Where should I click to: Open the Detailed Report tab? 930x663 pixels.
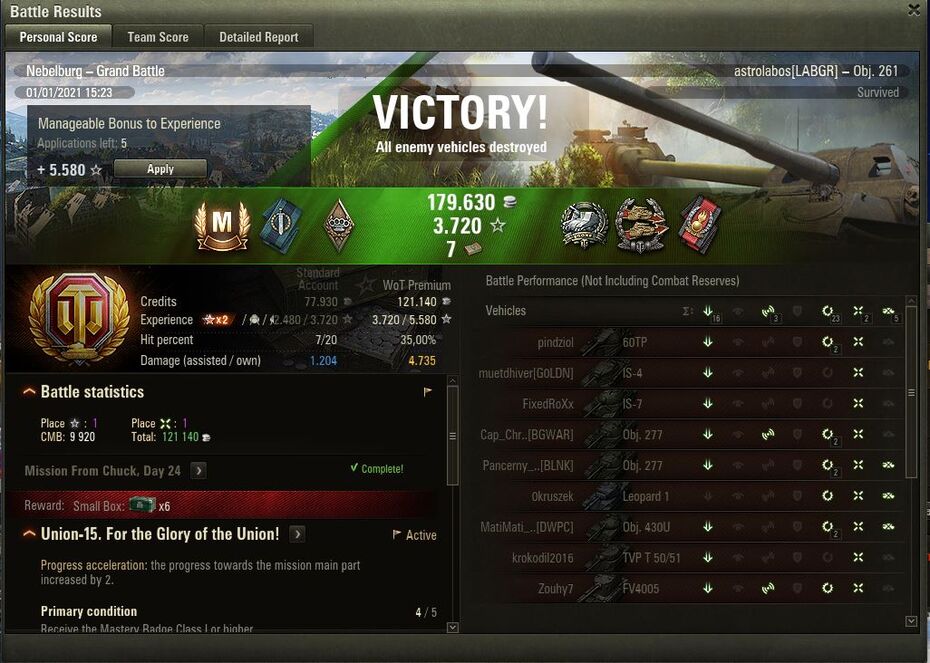click(x=259, y=37)
